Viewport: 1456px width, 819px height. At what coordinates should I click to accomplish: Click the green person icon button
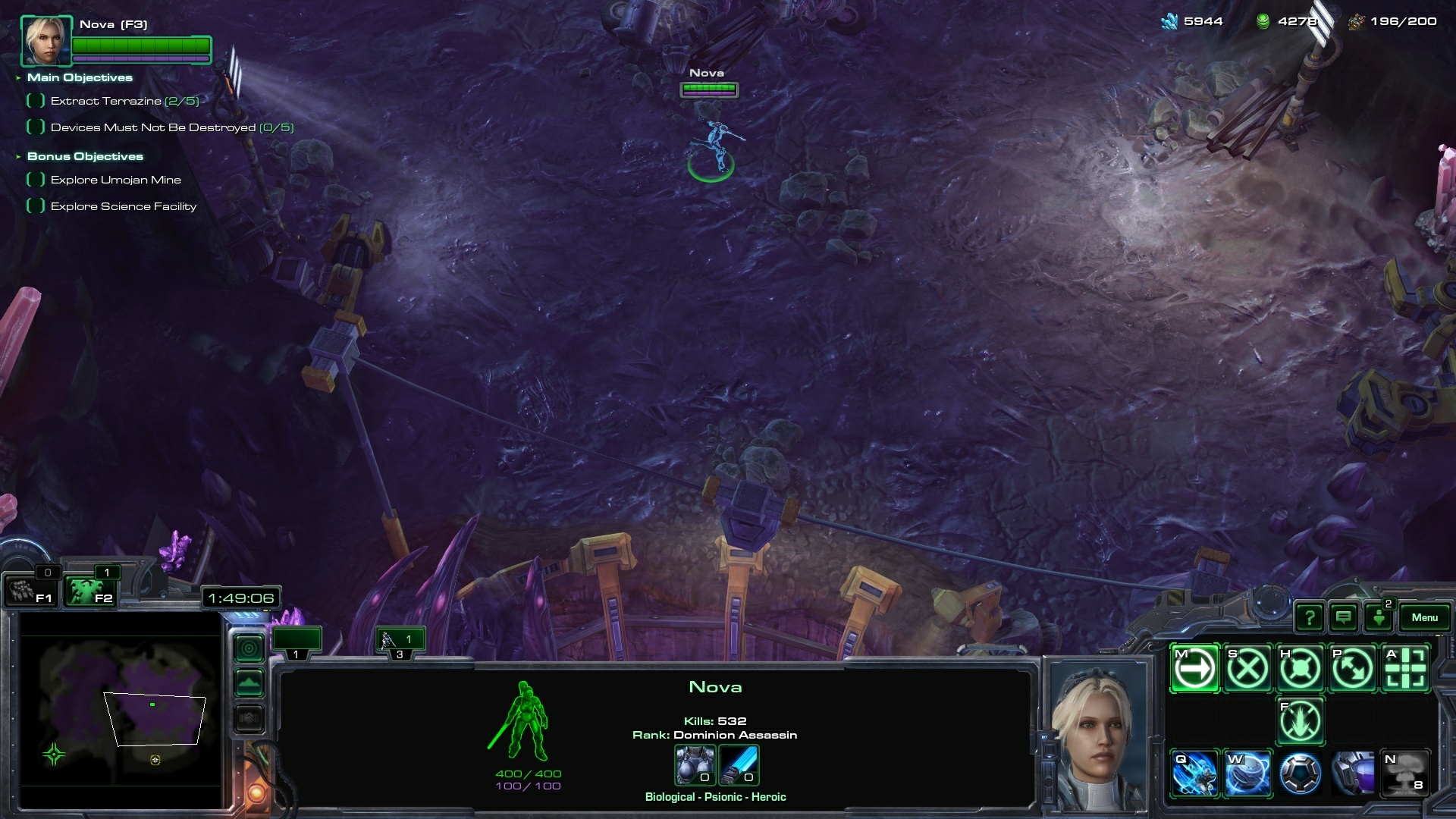pyautogui.click(x=1379, y=617)
